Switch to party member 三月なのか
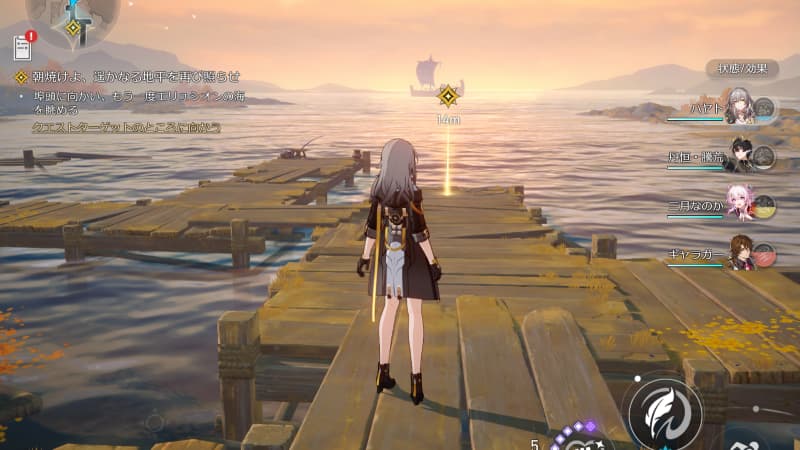800x450 pixels. pos(738,205)
